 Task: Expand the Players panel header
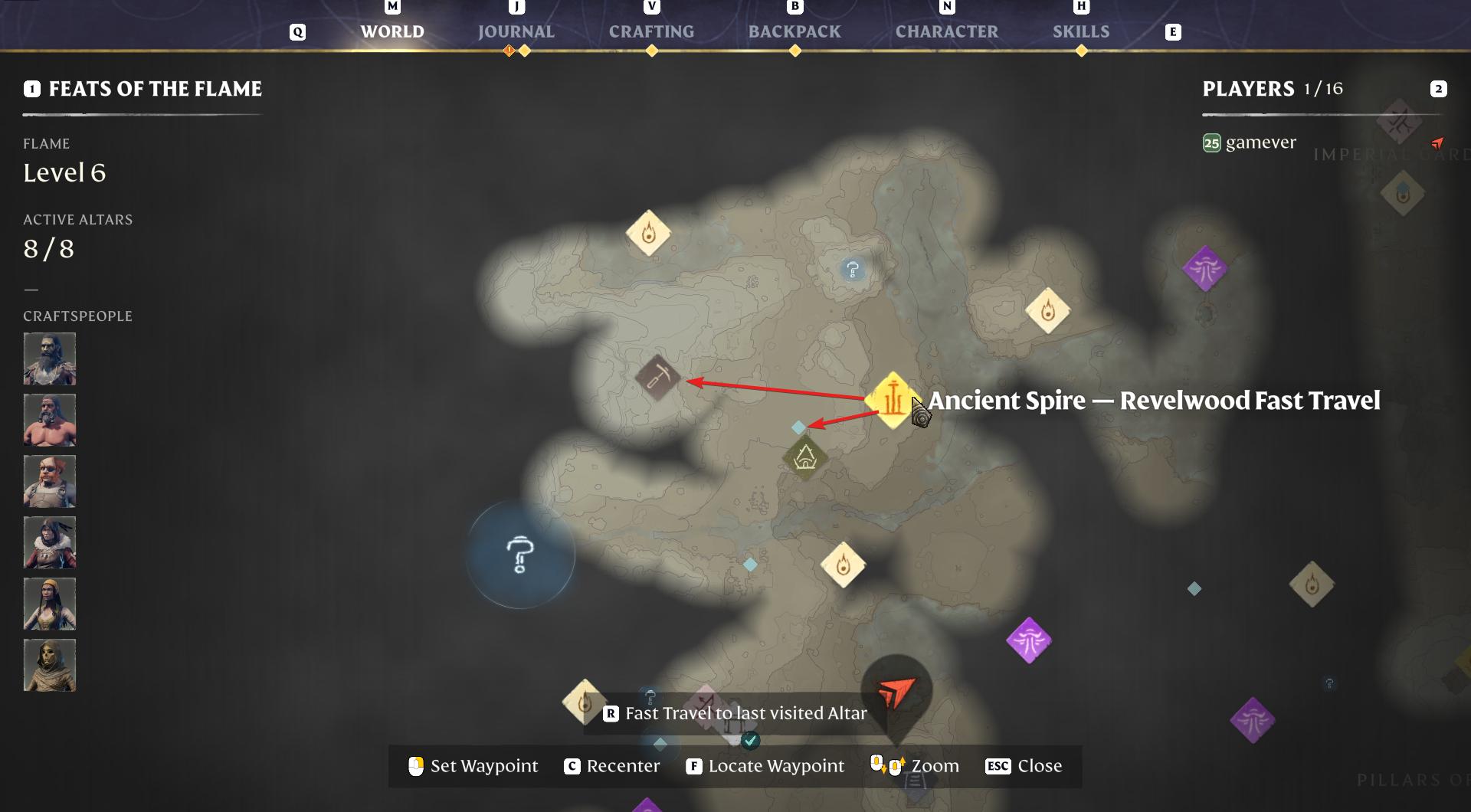1248,89
